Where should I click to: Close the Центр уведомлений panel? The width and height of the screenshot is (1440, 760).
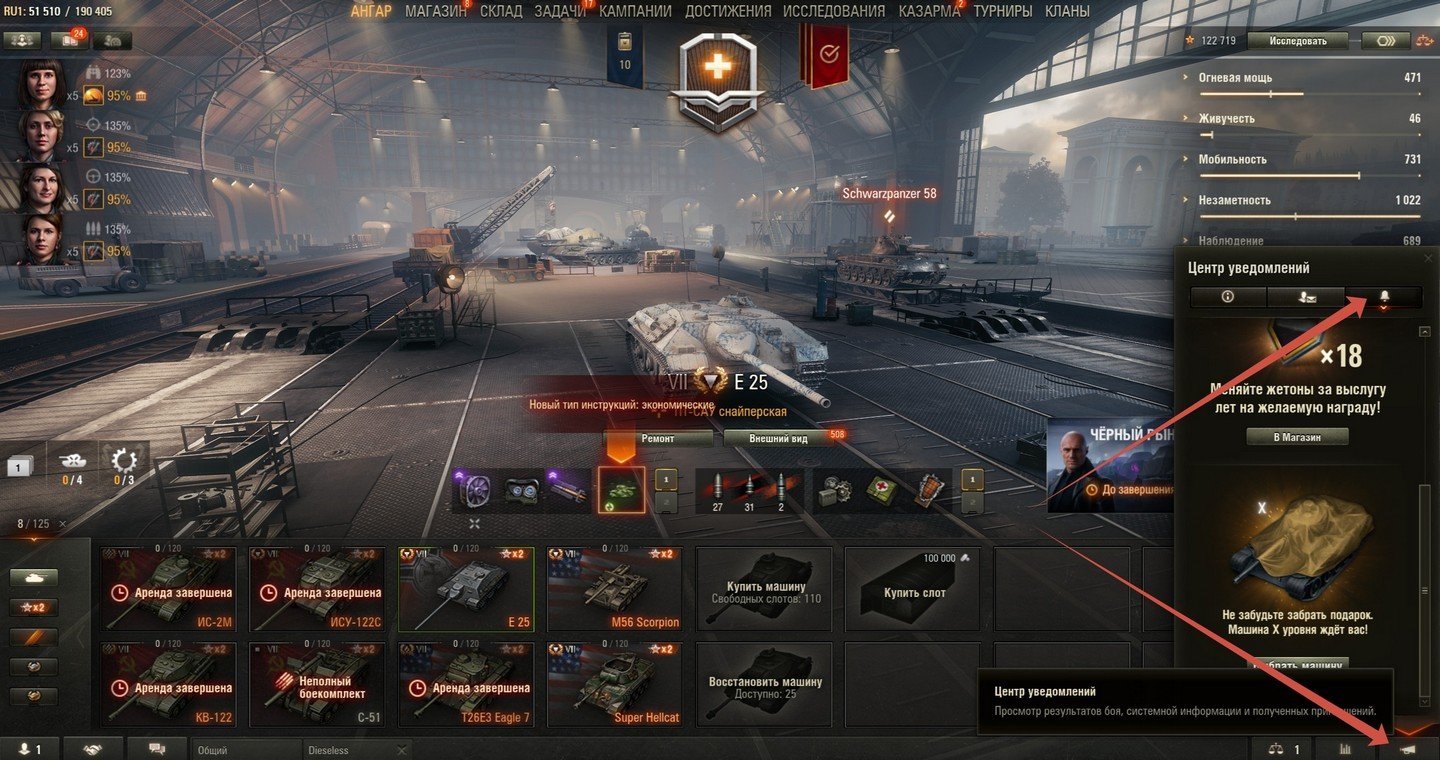pos(1428,259)
